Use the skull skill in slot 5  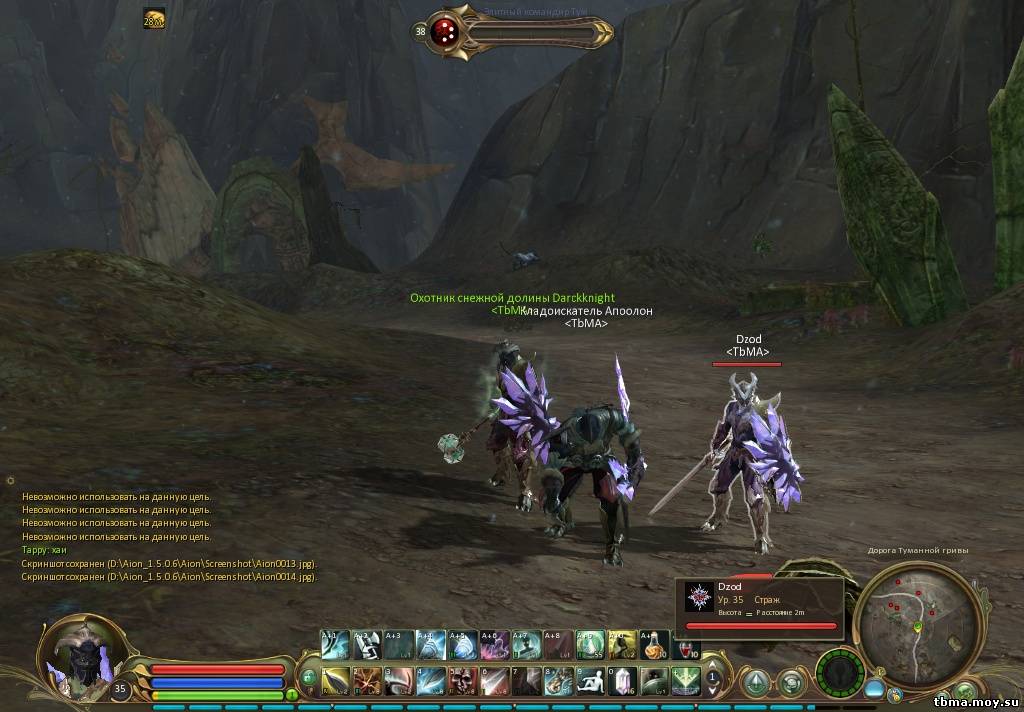[463, 680]
